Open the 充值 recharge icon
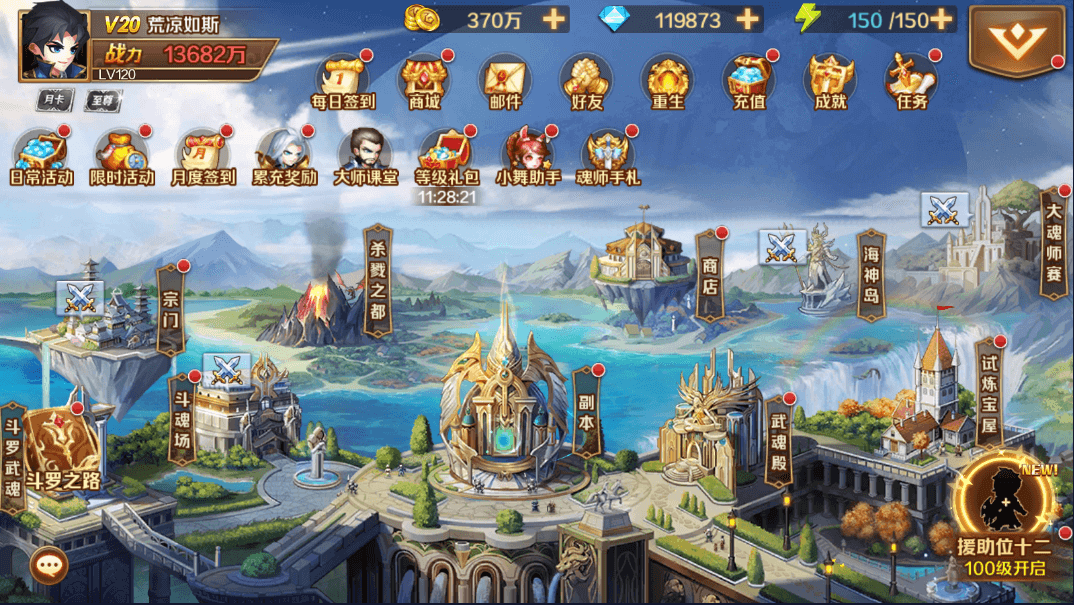Viewport: 1074px width, 605px height. tap(749, 79)
